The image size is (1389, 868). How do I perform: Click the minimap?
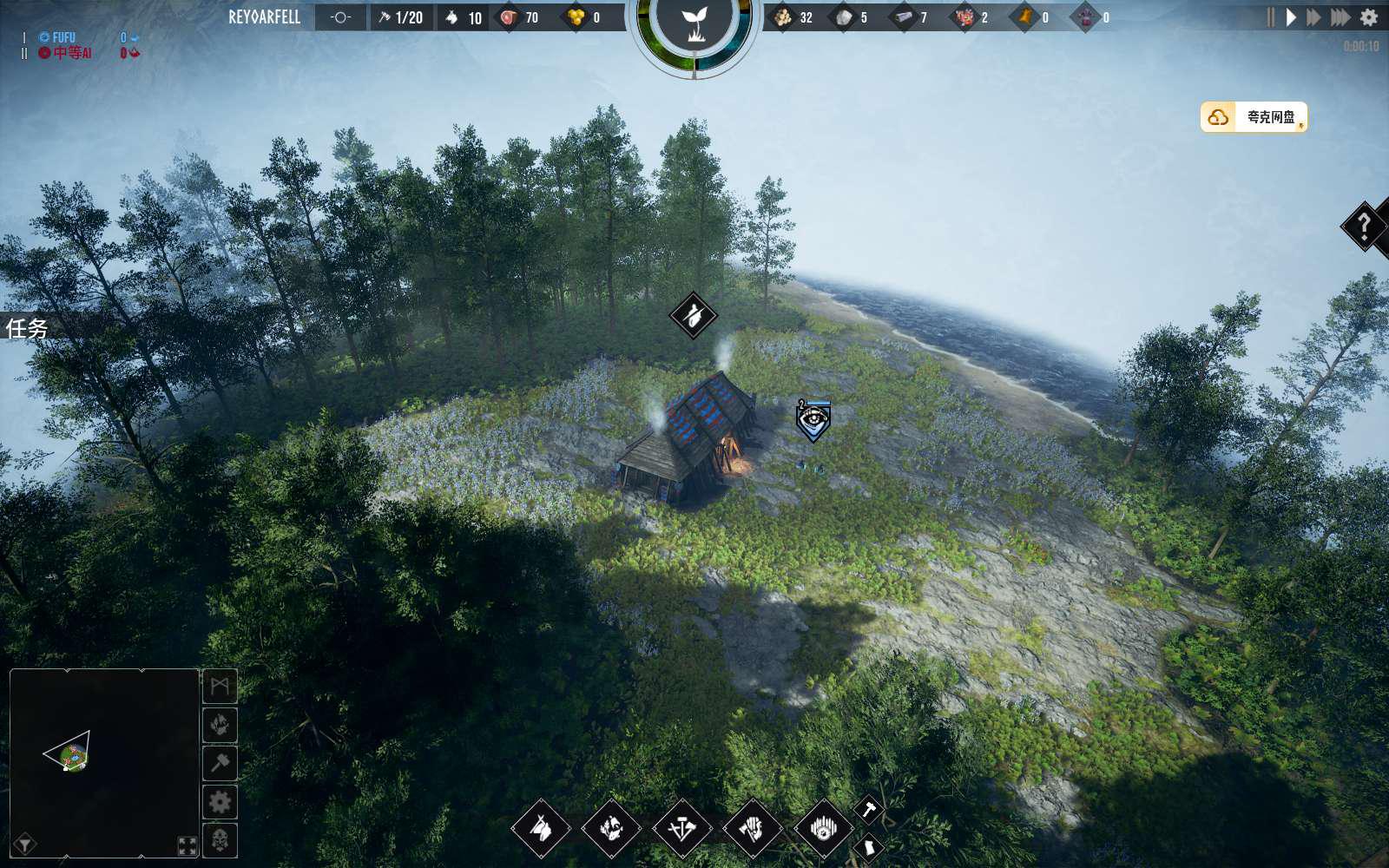[x=104, y=762]
